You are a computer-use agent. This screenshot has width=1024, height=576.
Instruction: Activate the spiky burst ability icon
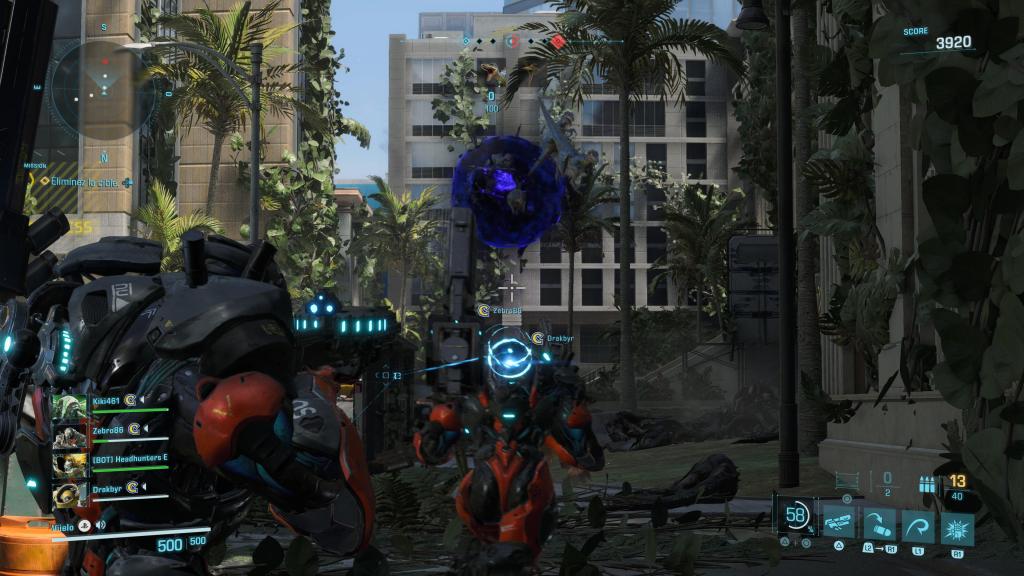click(x=957, y=524)
